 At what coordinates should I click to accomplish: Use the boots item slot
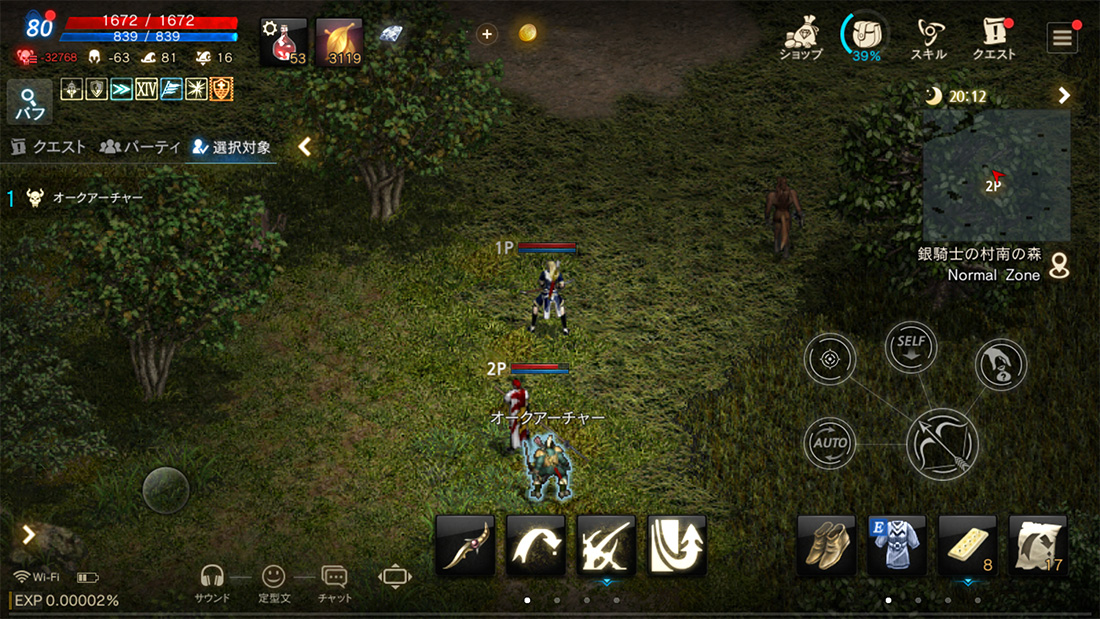(826, 545)
